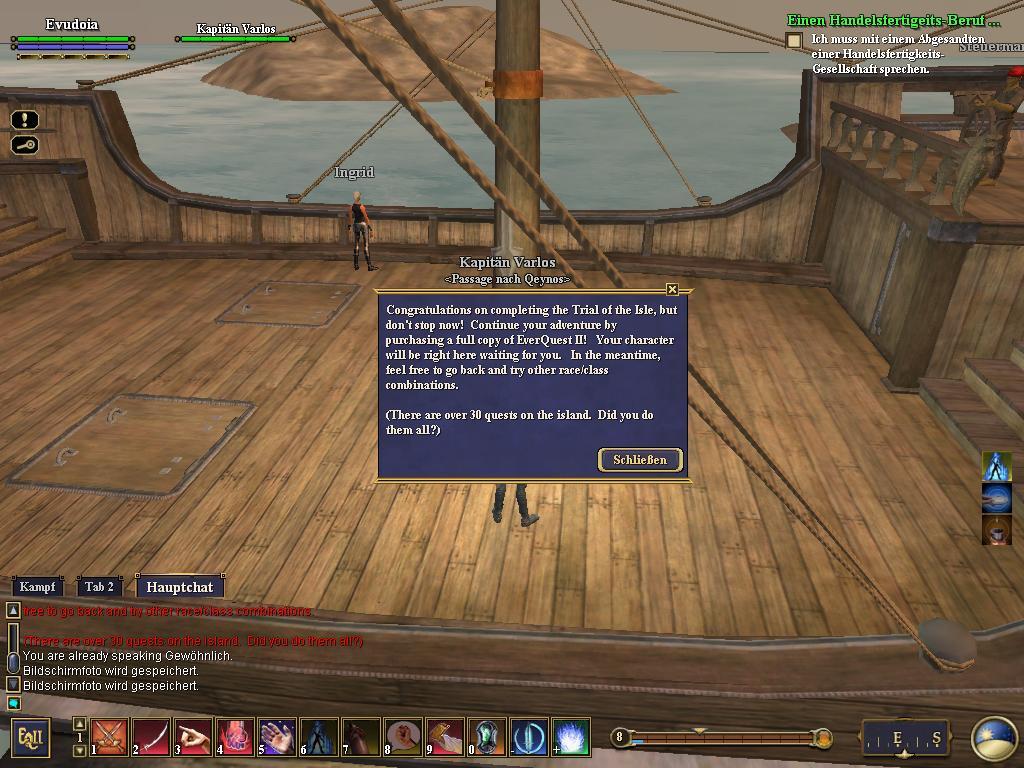Open the chat bubble icon below the chat log

click(13, 703)
